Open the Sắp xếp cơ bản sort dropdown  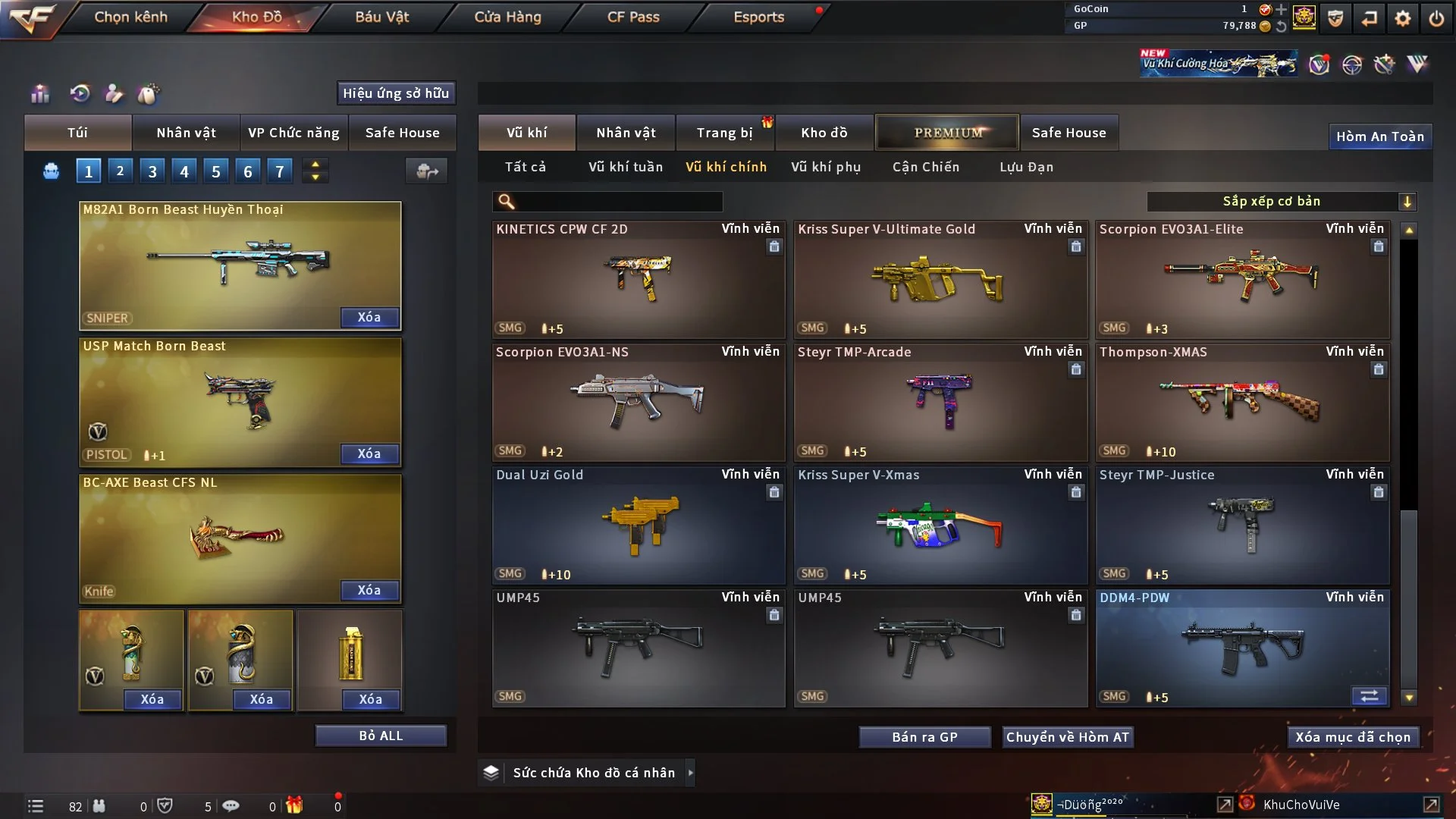pos(1280,202)
